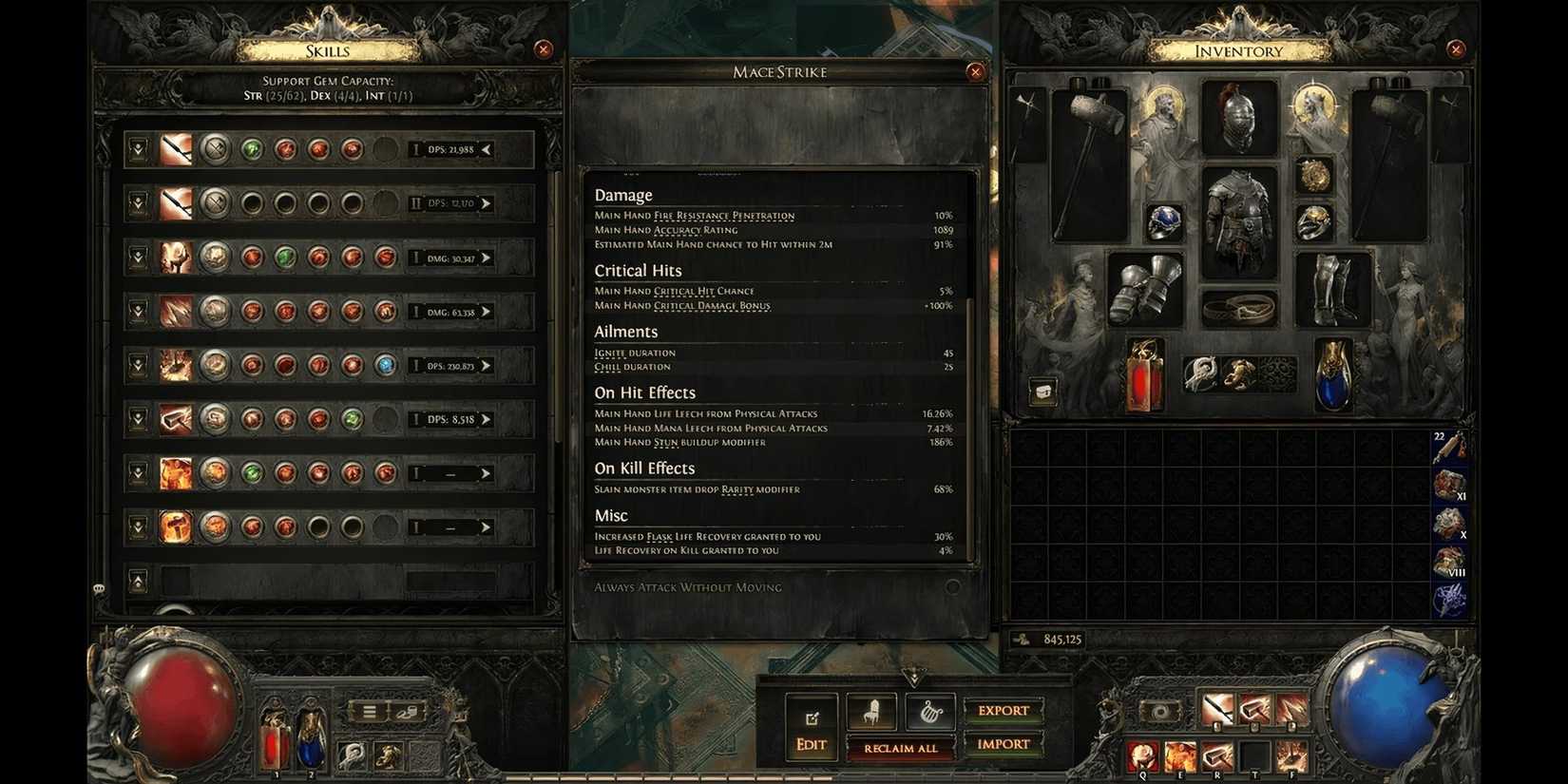Click the lyre music icon next to Edit
The height and width of the screenshot is (784, 1568).
pyautogui.click(x=929, y=710)
